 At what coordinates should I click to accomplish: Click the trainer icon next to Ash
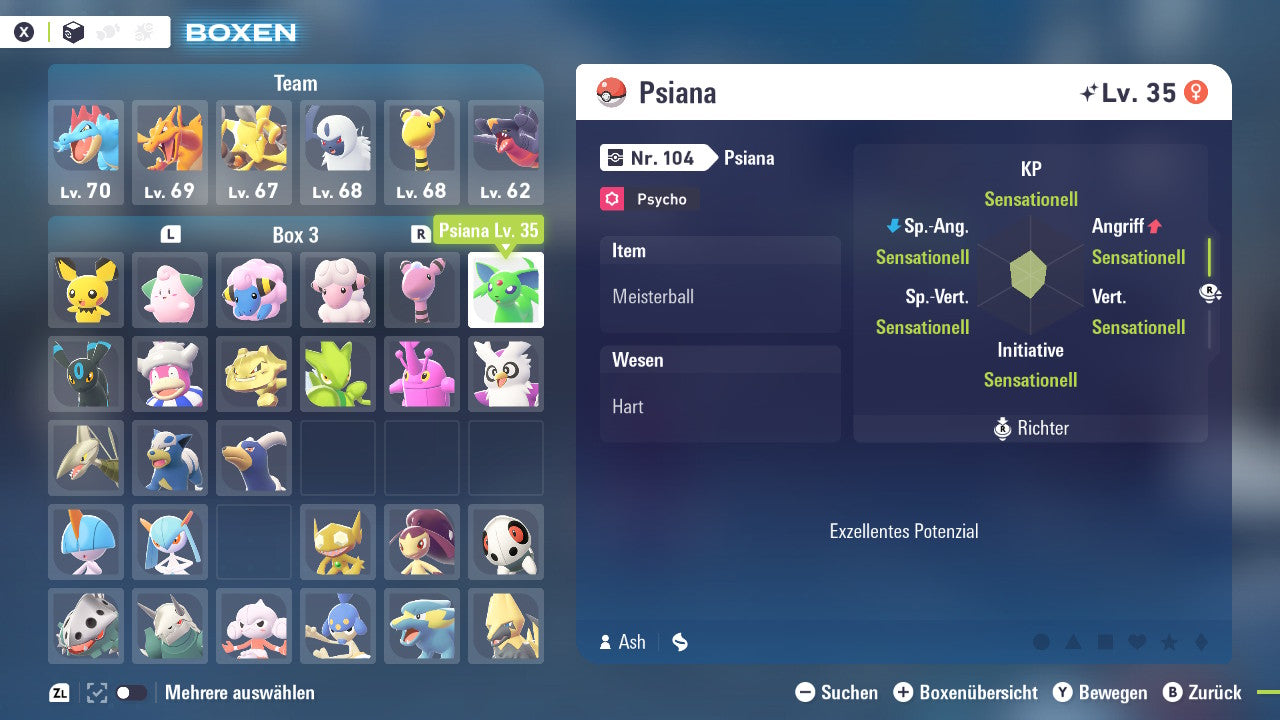pos(607,643)
